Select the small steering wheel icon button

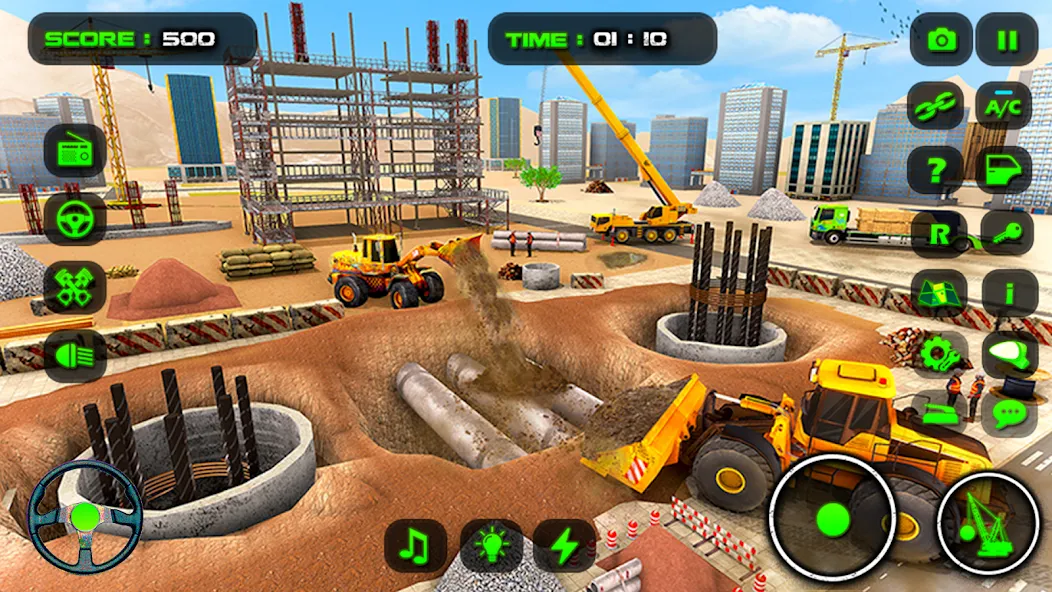(75, 219)
